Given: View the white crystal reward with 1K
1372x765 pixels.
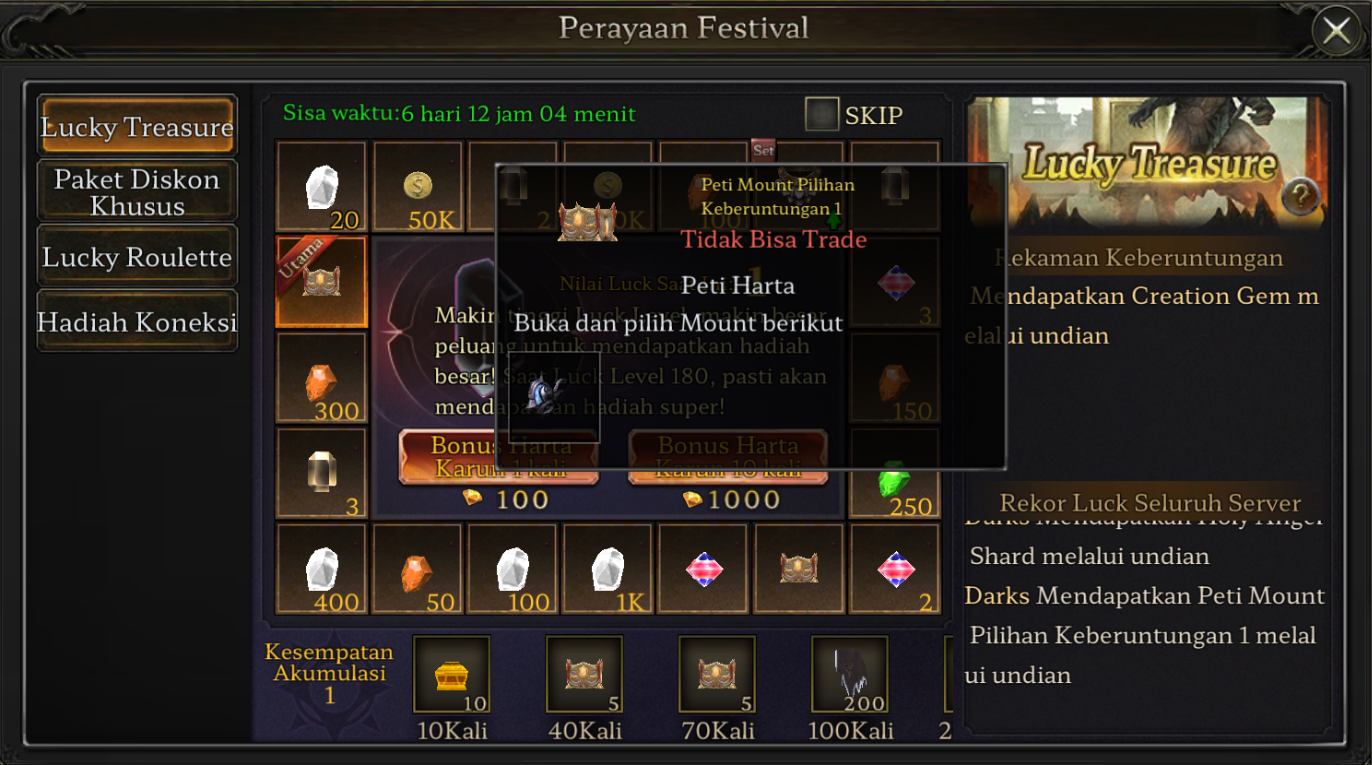Looking at the screenshot, I should pyautogui.click(x=608, y=569).
